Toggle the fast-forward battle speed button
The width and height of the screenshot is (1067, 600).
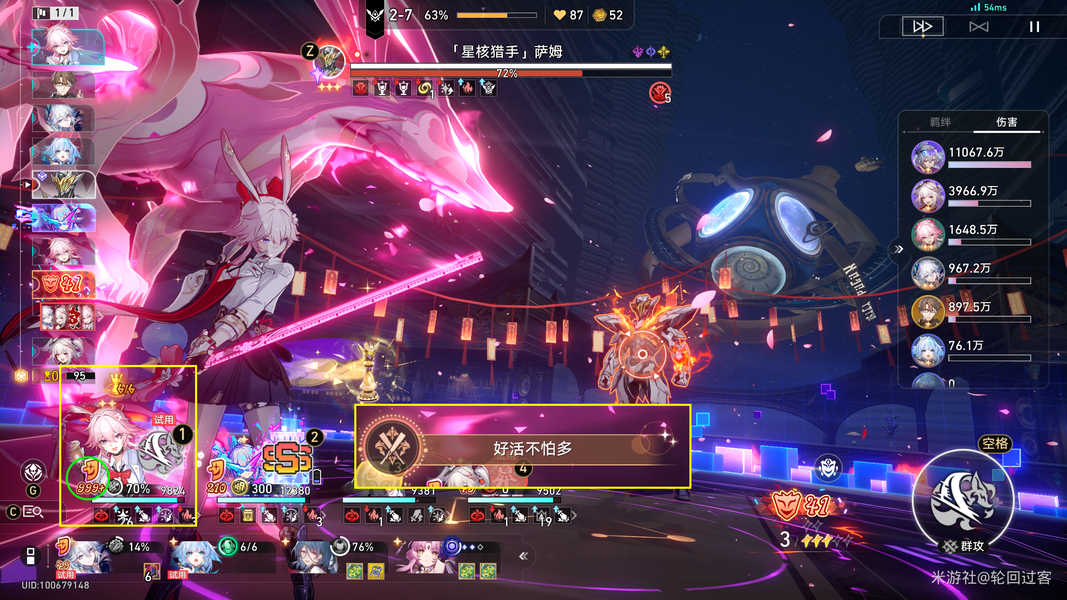[921, 27]
